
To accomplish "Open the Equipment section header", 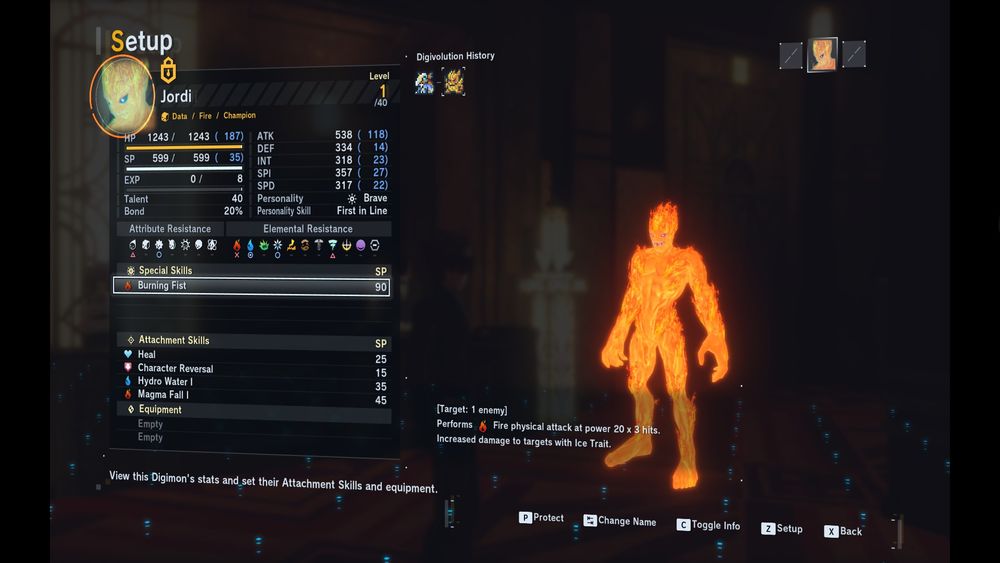I will click(x=160, y=410).
